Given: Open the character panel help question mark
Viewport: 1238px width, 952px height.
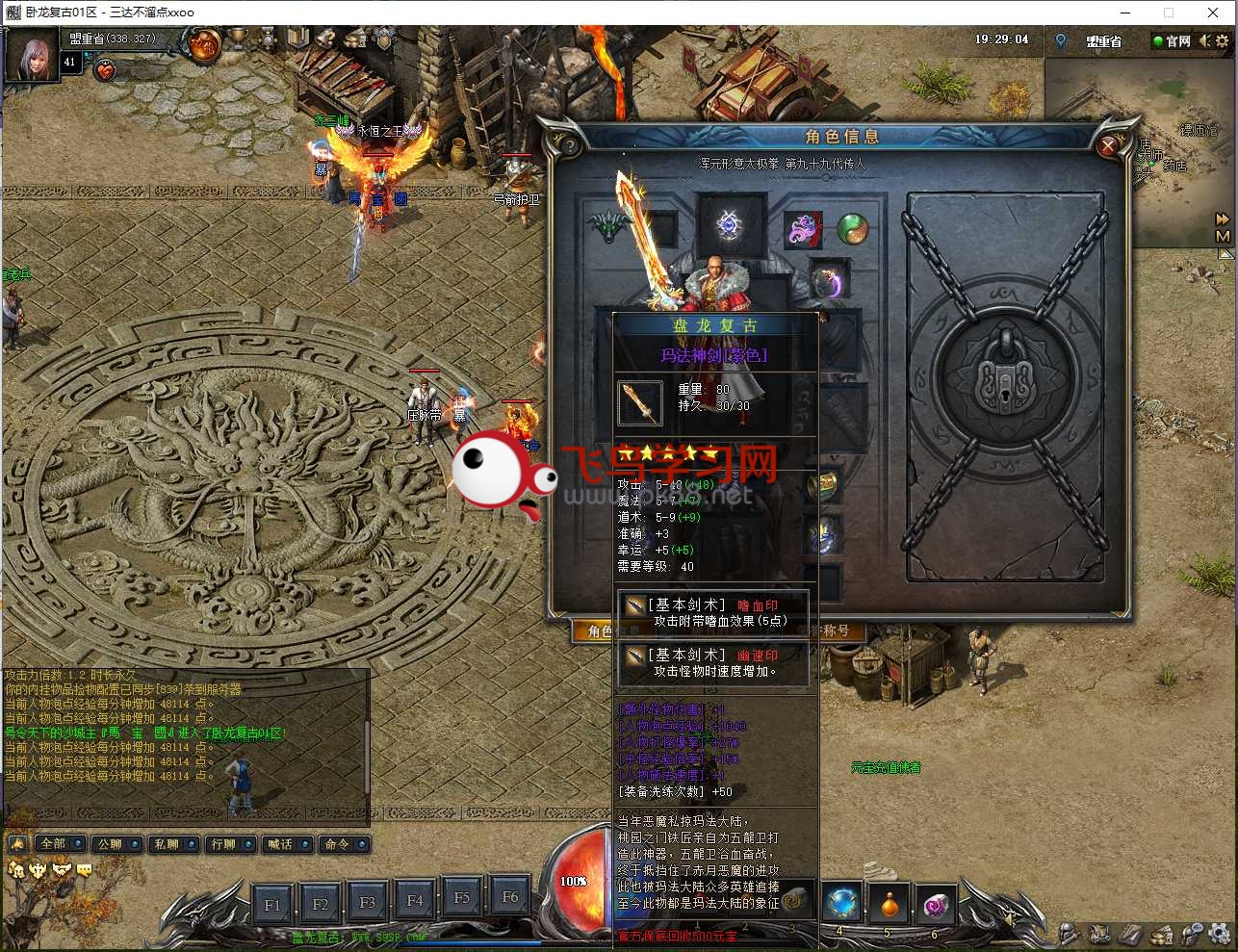Looking at the screenshot, I should [569, 146].
